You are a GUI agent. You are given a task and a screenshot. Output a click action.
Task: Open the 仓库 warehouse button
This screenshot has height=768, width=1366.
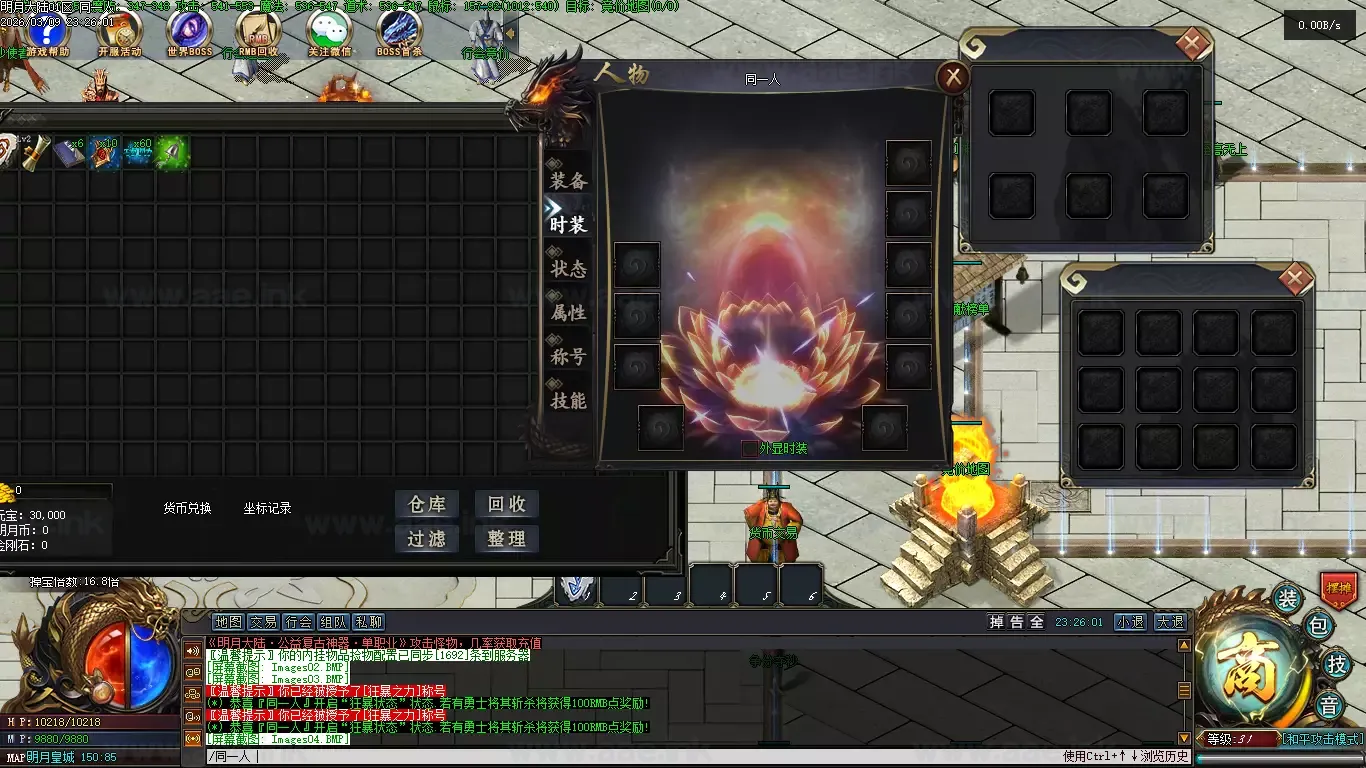click(x=427, y=505)
